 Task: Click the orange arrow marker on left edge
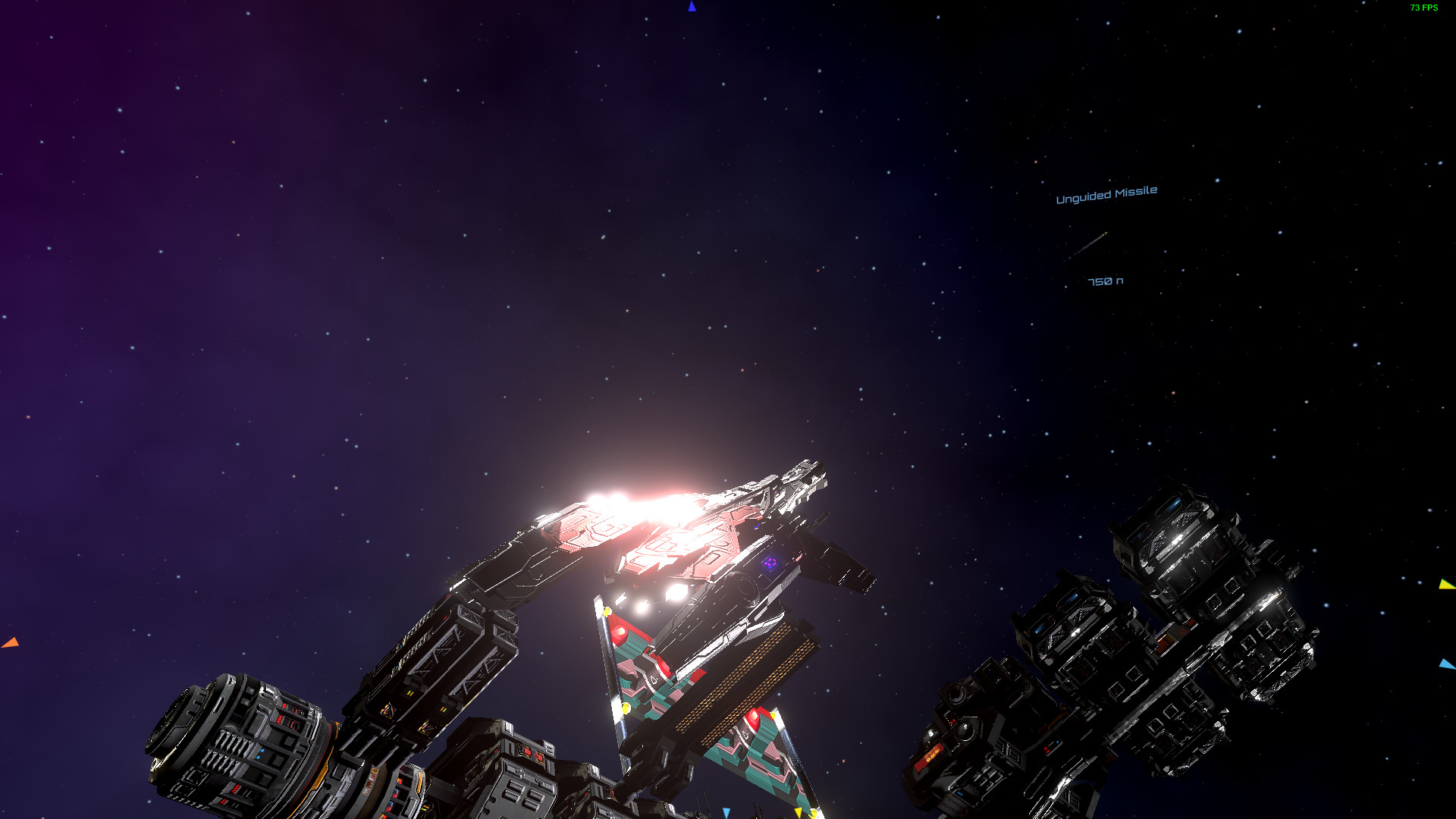click(11, 641)
